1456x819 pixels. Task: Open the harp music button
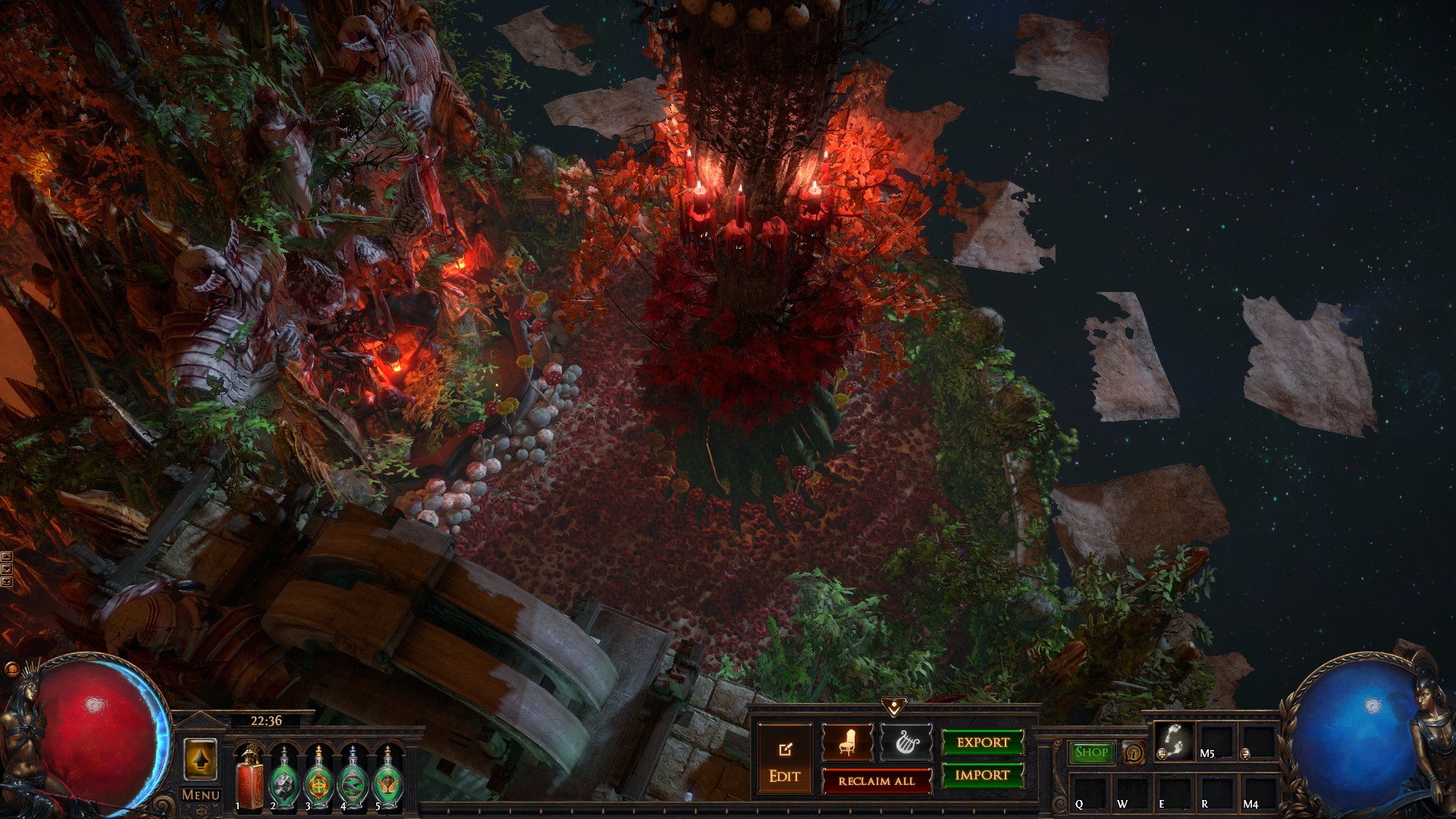click(x=905, y=742)
